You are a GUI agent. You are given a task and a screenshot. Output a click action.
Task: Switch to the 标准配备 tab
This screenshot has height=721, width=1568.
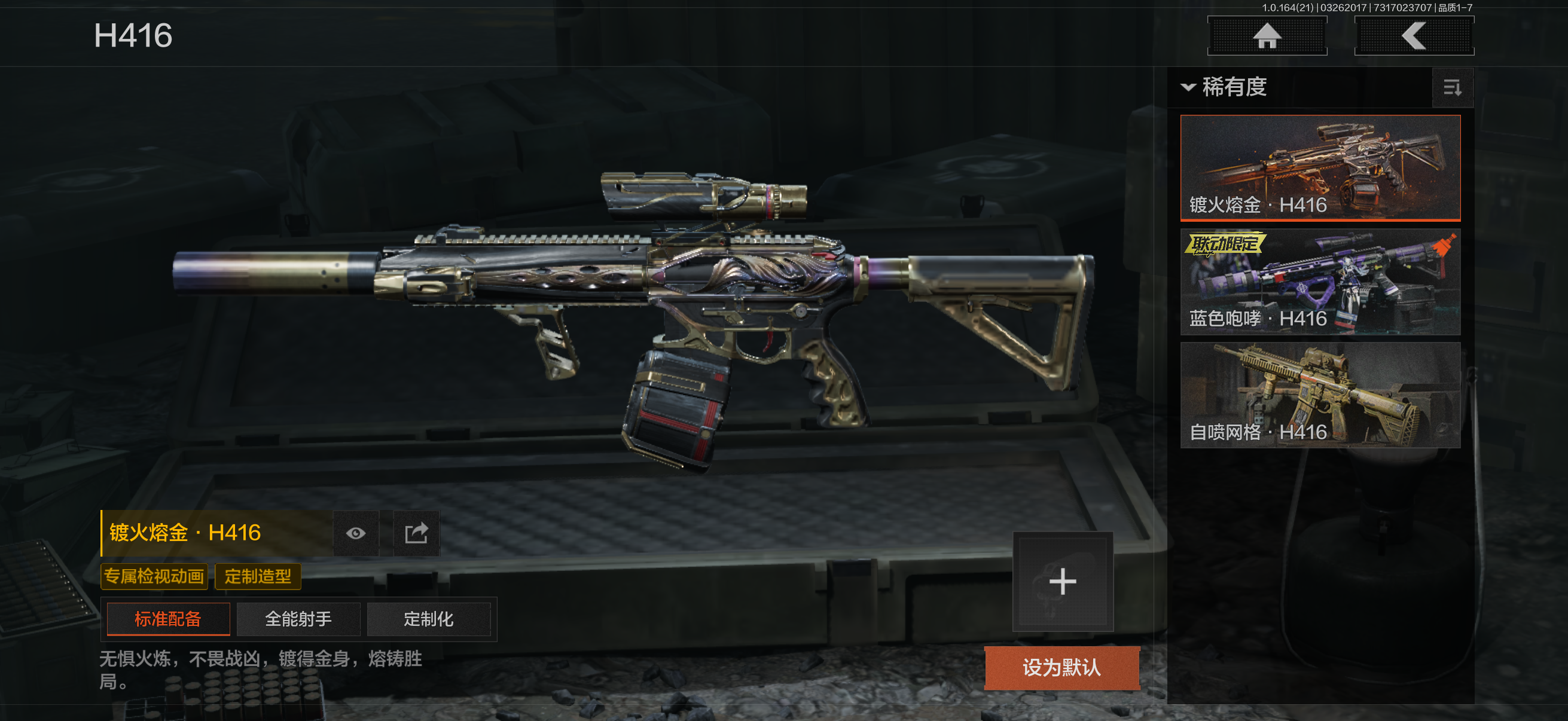tap(168, 619)
